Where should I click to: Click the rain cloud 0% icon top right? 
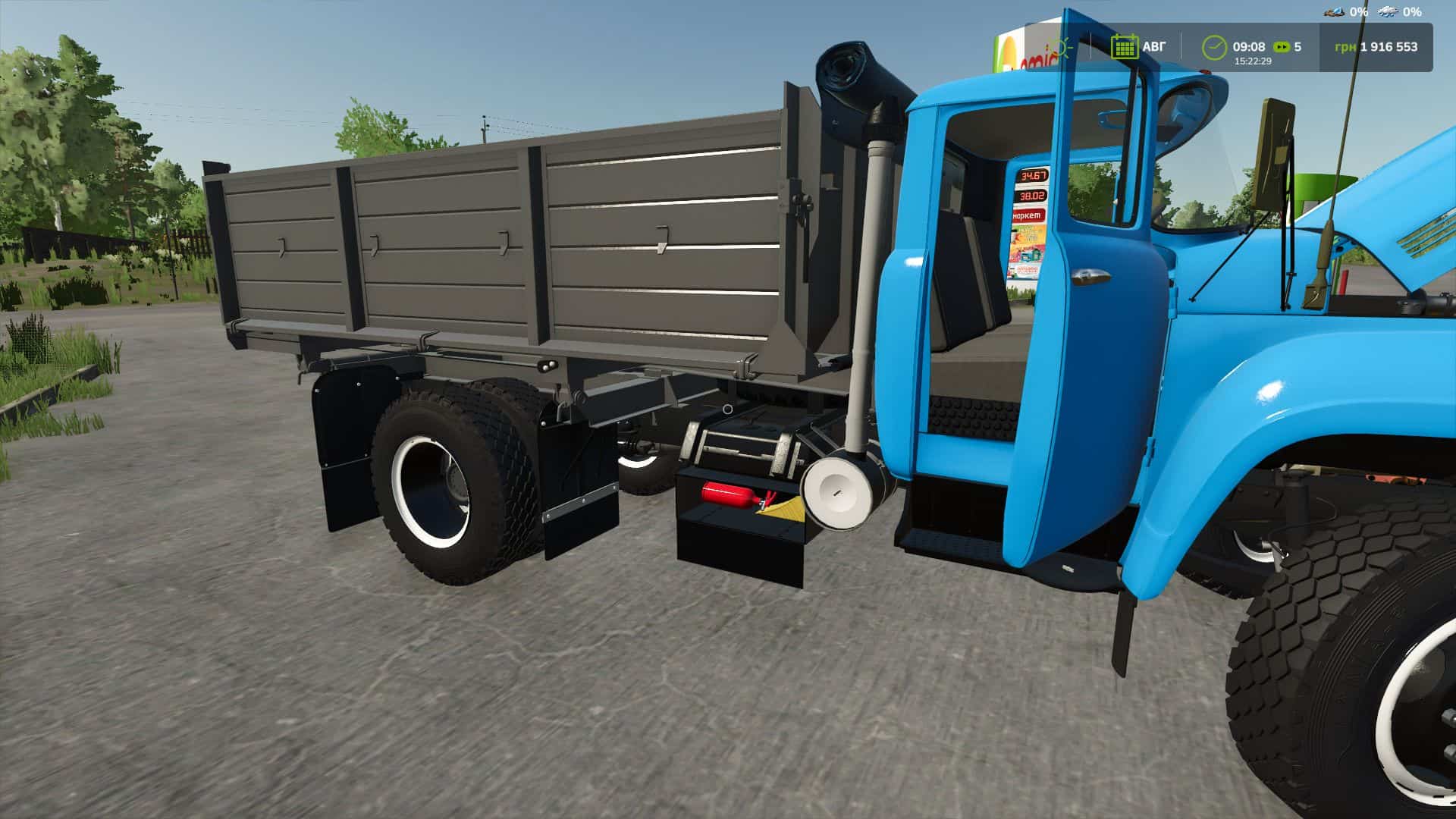(1388, 13)
